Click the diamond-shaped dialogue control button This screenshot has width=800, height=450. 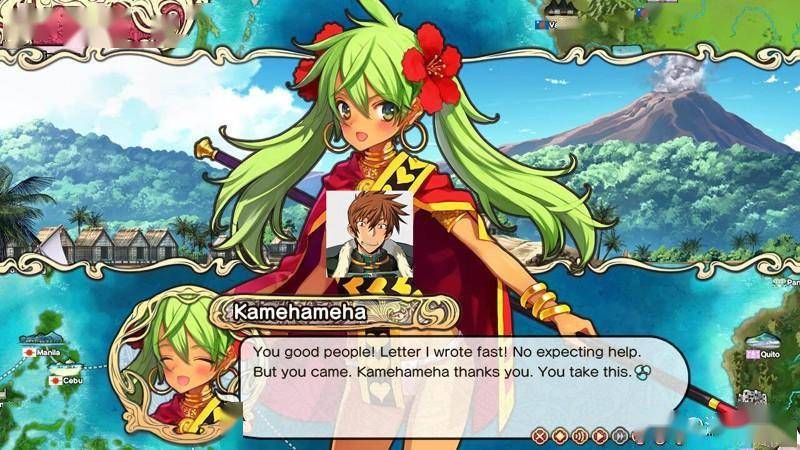(560, 435)
